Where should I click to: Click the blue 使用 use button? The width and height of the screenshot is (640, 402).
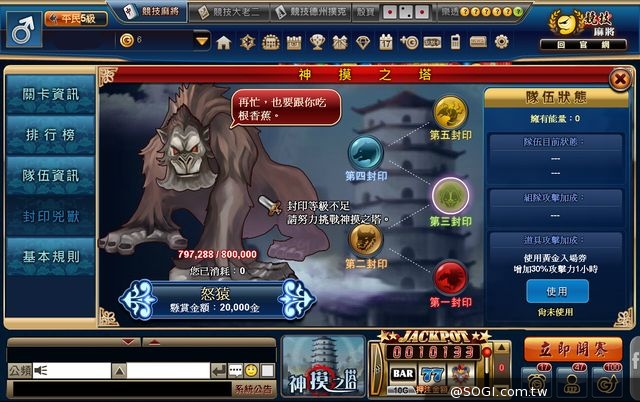[556, 291]
